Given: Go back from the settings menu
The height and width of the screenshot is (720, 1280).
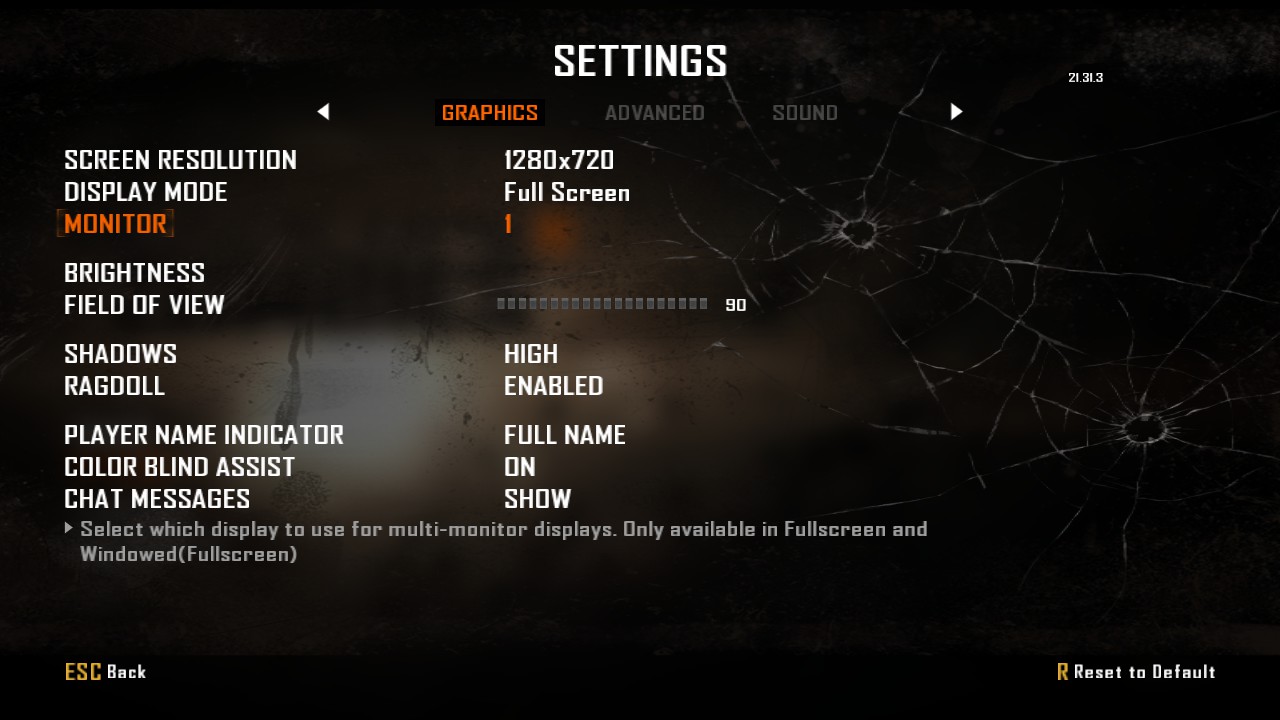Looking at the screenshot, I should click(x=105, y=672).
